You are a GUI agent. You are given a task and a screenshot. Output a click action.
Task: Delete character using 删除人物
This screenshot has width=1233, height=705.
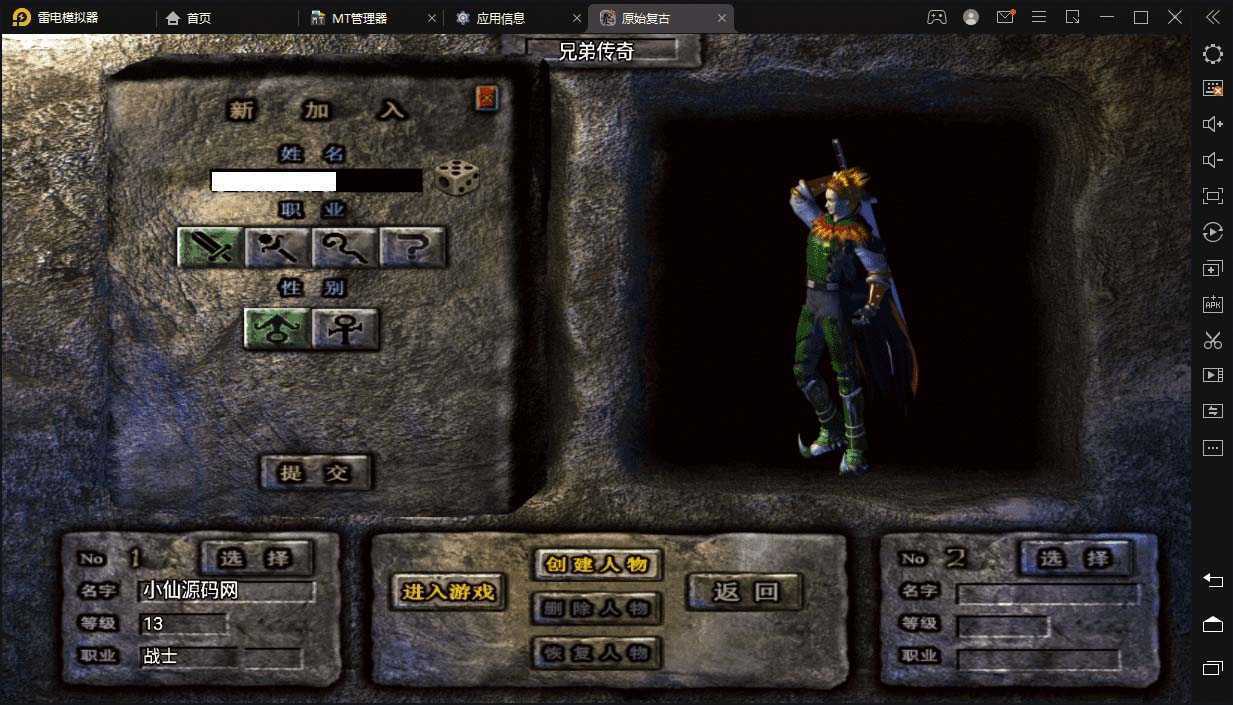[597, 608]
